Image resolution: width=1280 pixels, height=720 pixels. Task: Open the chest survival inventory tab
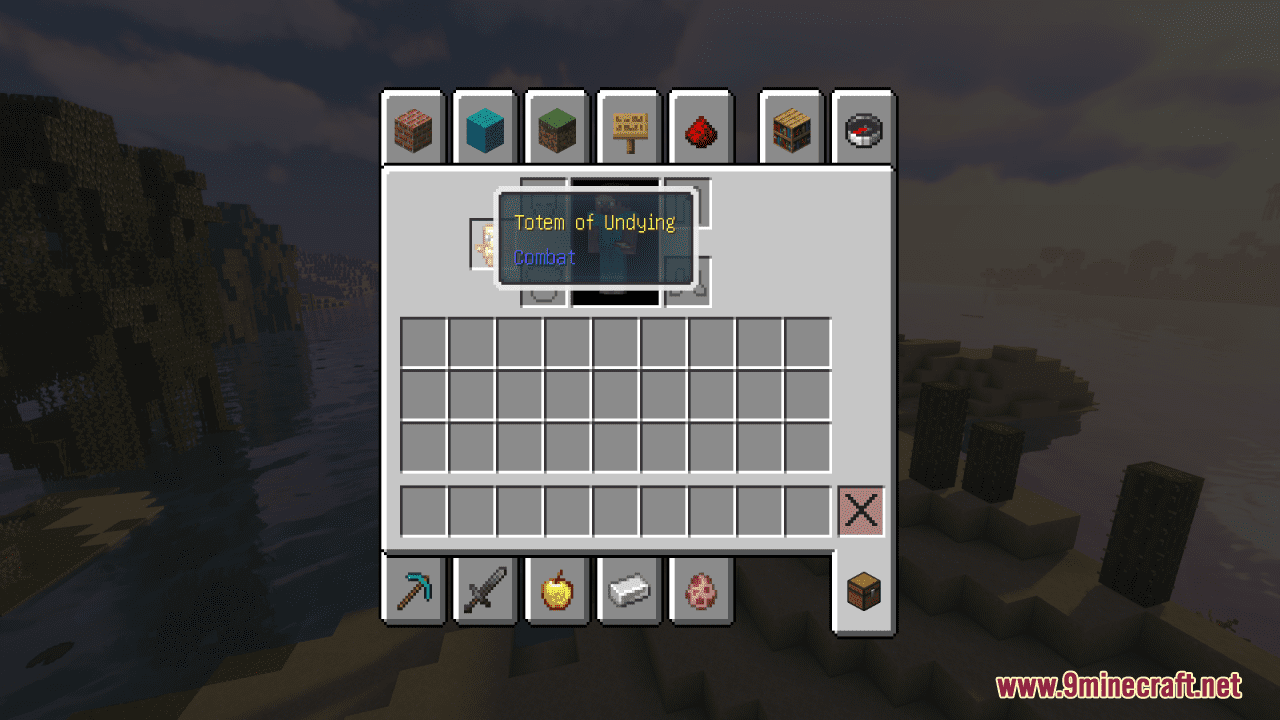(x=861, y=592)
